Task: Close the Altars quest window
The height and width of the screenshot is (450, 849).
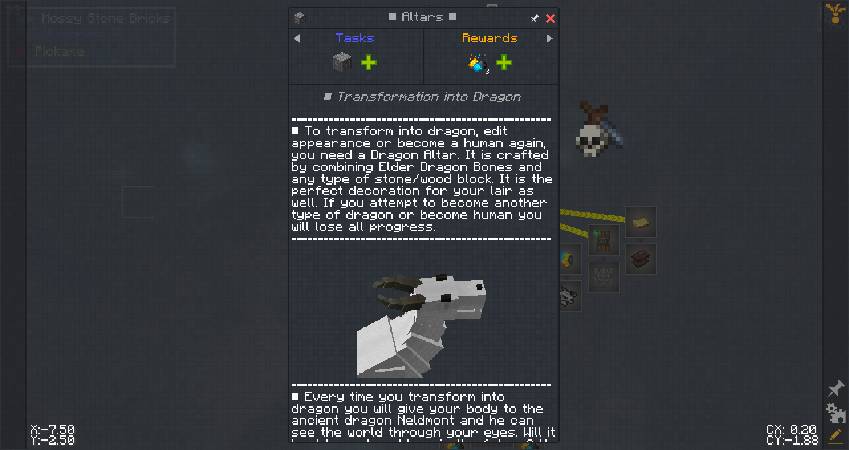Action: point(551,18)
